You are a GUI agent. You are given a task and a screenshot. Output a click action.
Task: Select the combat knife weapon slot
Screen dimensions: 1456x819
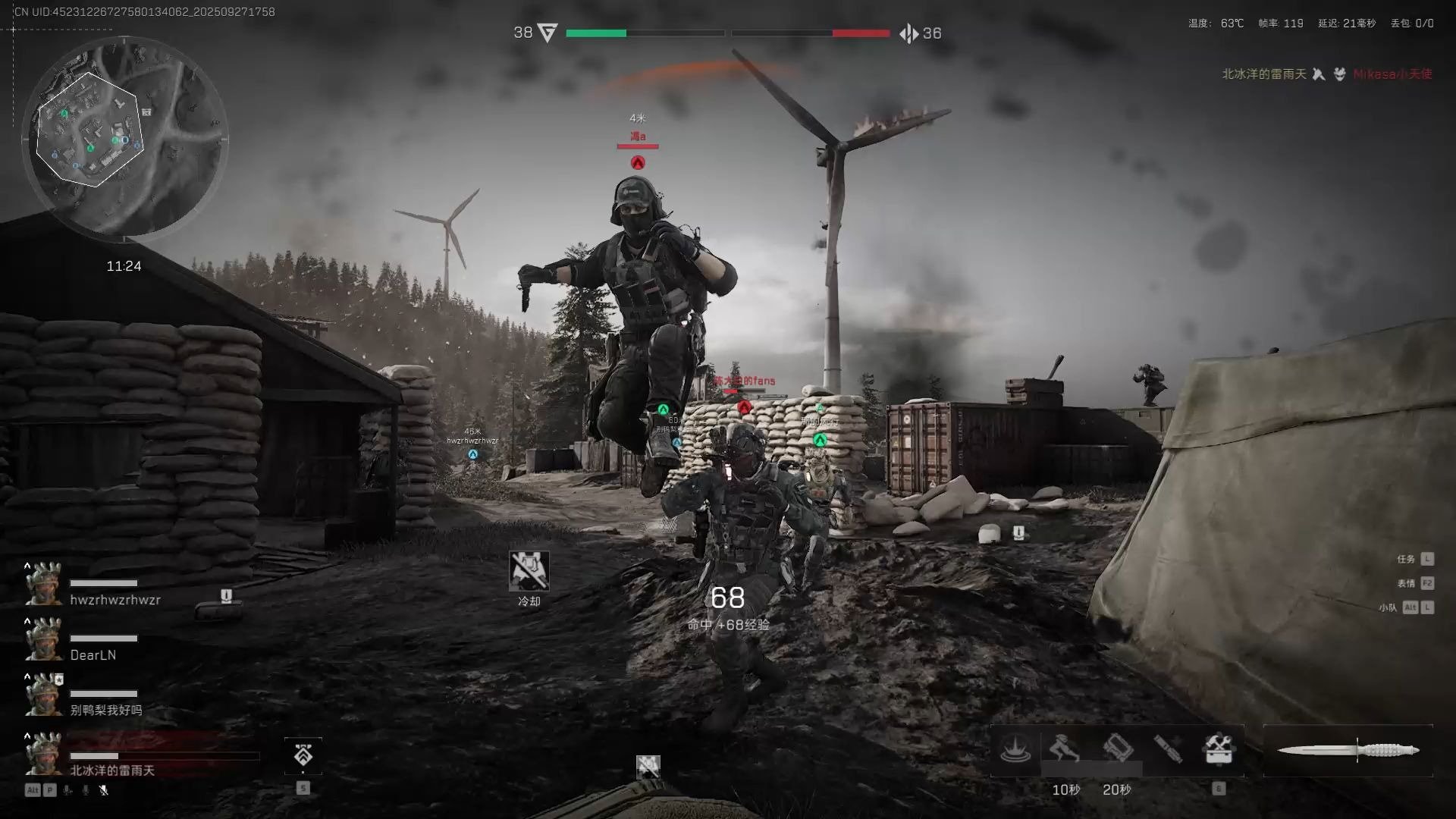coord(1348,751)
